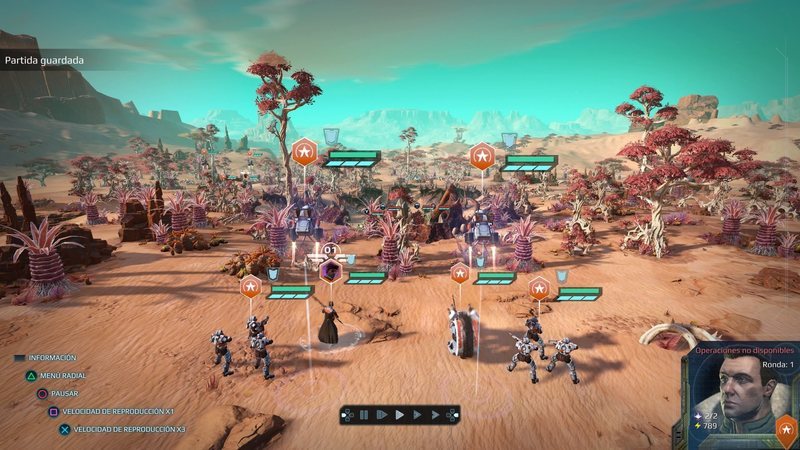Pause the battle replay playback

pos(364,414)
